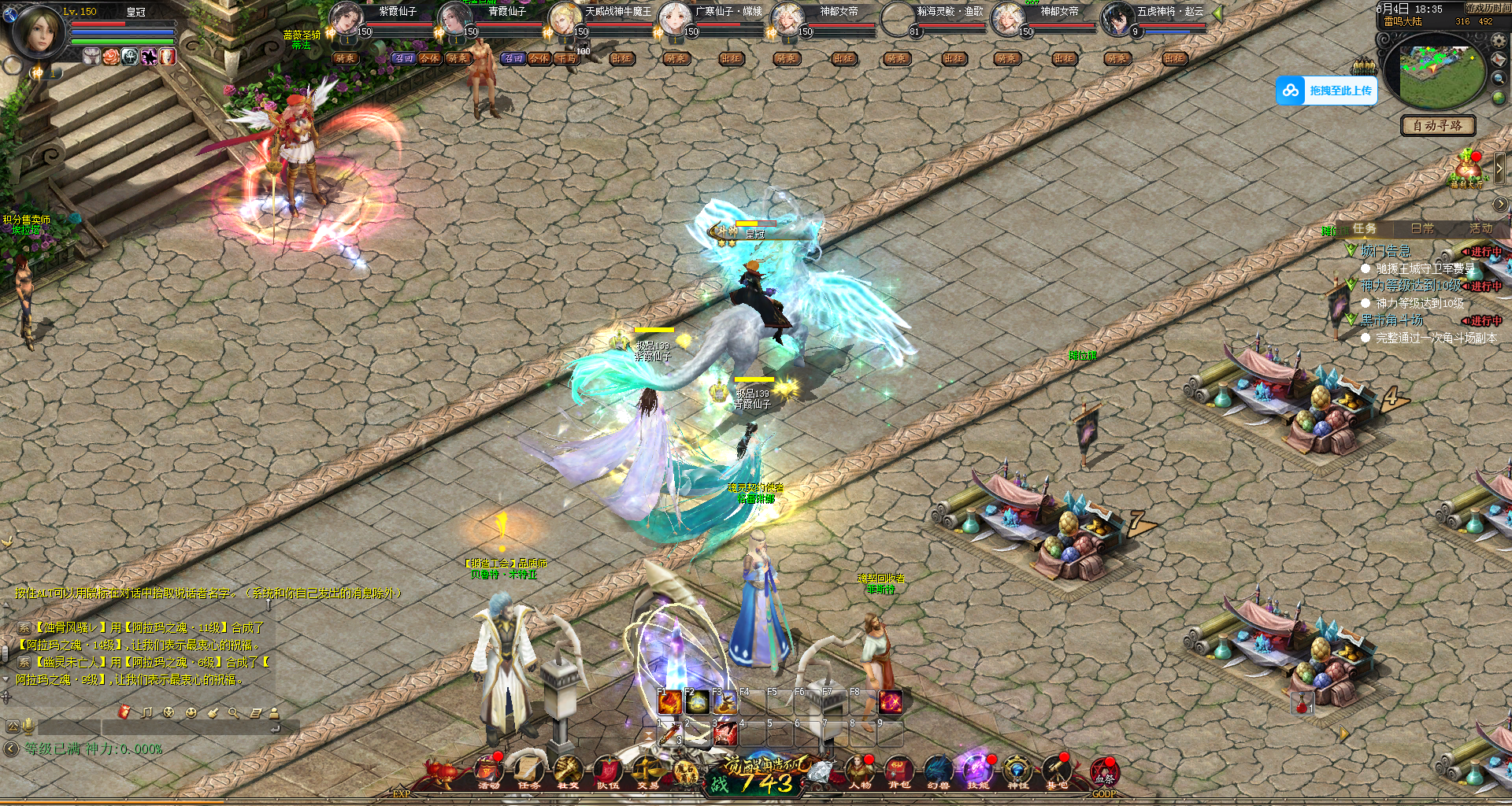This screenshot has height=806, width=1512.
Task: Activate the F1 flame skill slot
Action: (669, 701)
